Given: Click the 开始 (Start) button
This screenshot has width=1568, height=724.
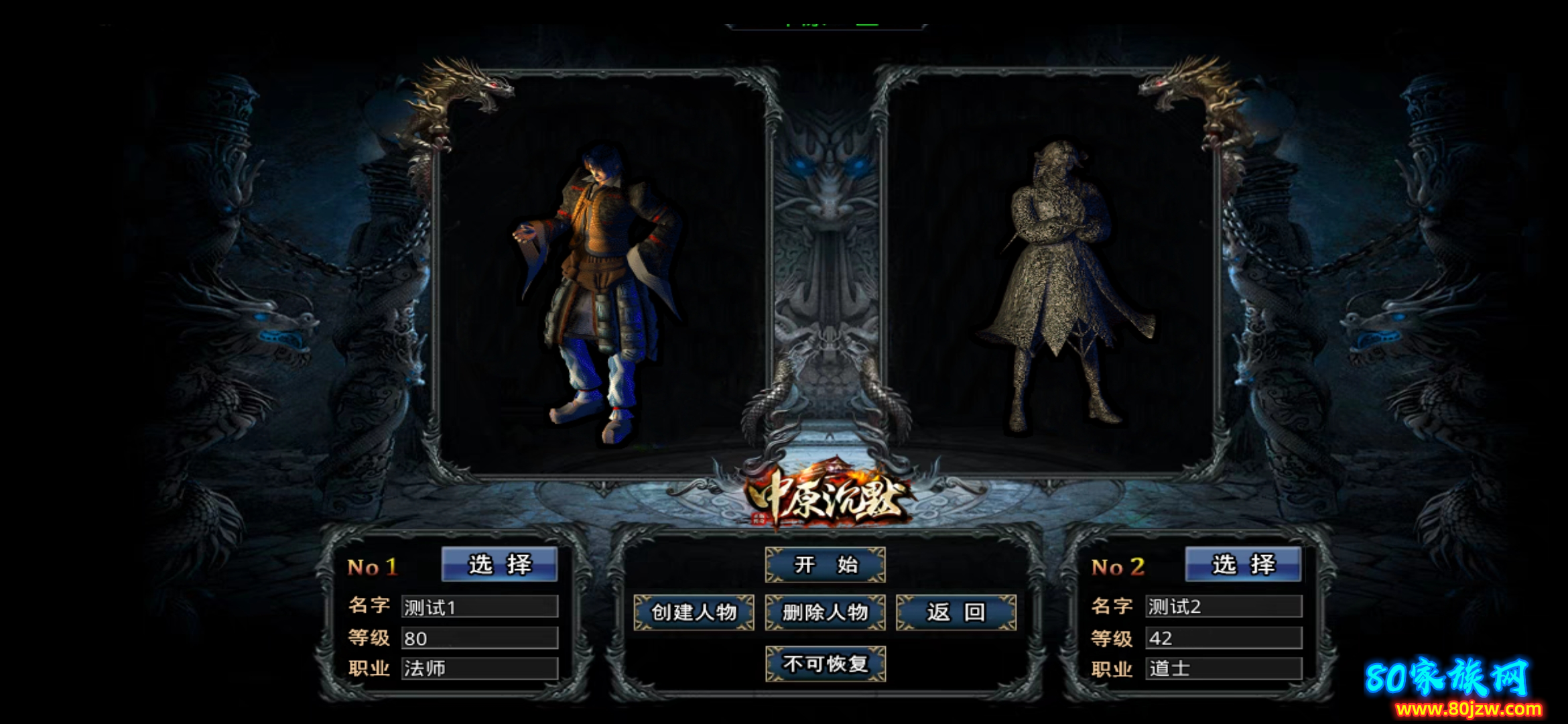Looking at the screenshot, I should pos(825,565).
